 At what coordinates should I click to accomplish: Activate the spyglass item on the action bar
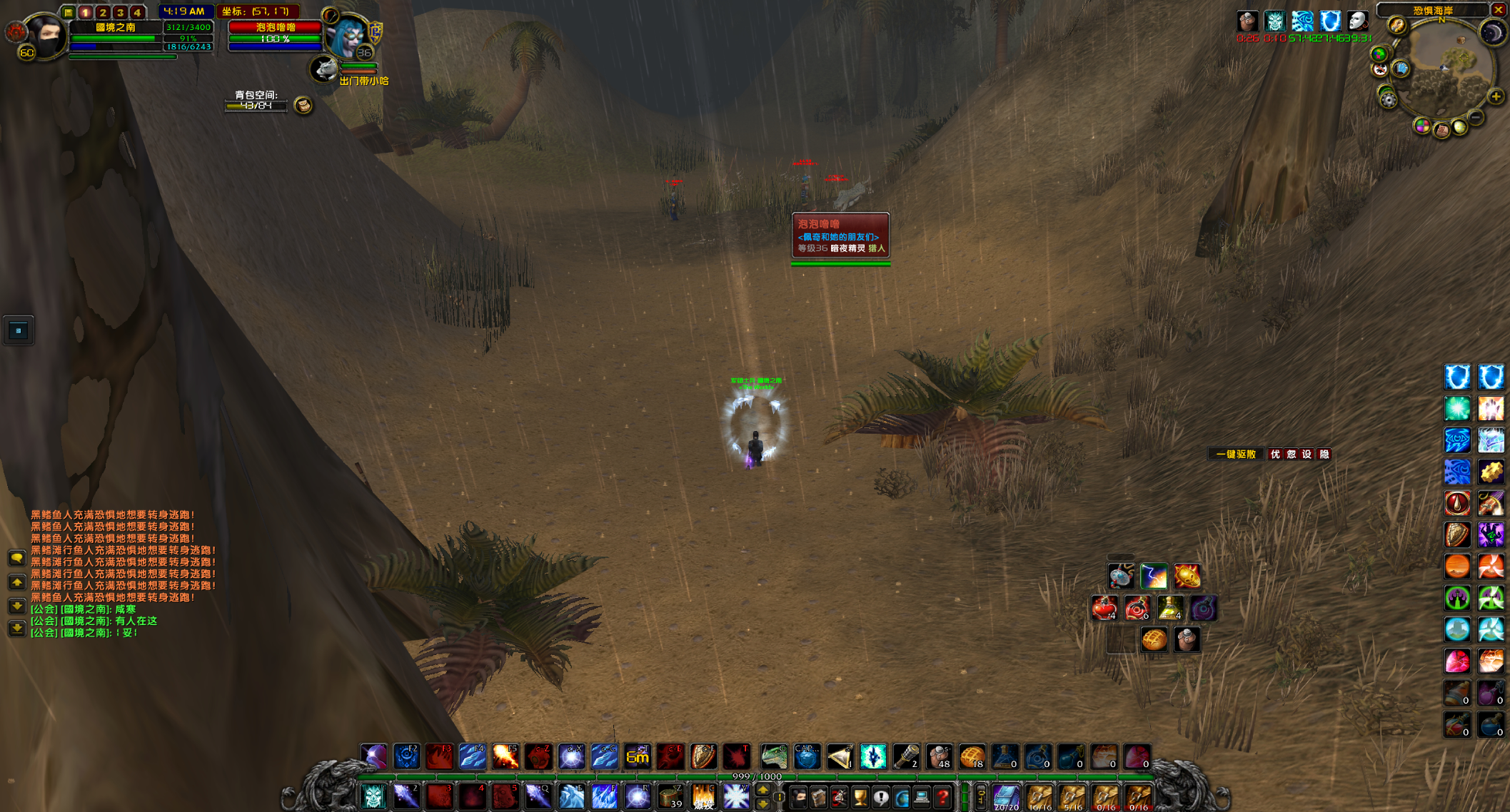[906, 757]
